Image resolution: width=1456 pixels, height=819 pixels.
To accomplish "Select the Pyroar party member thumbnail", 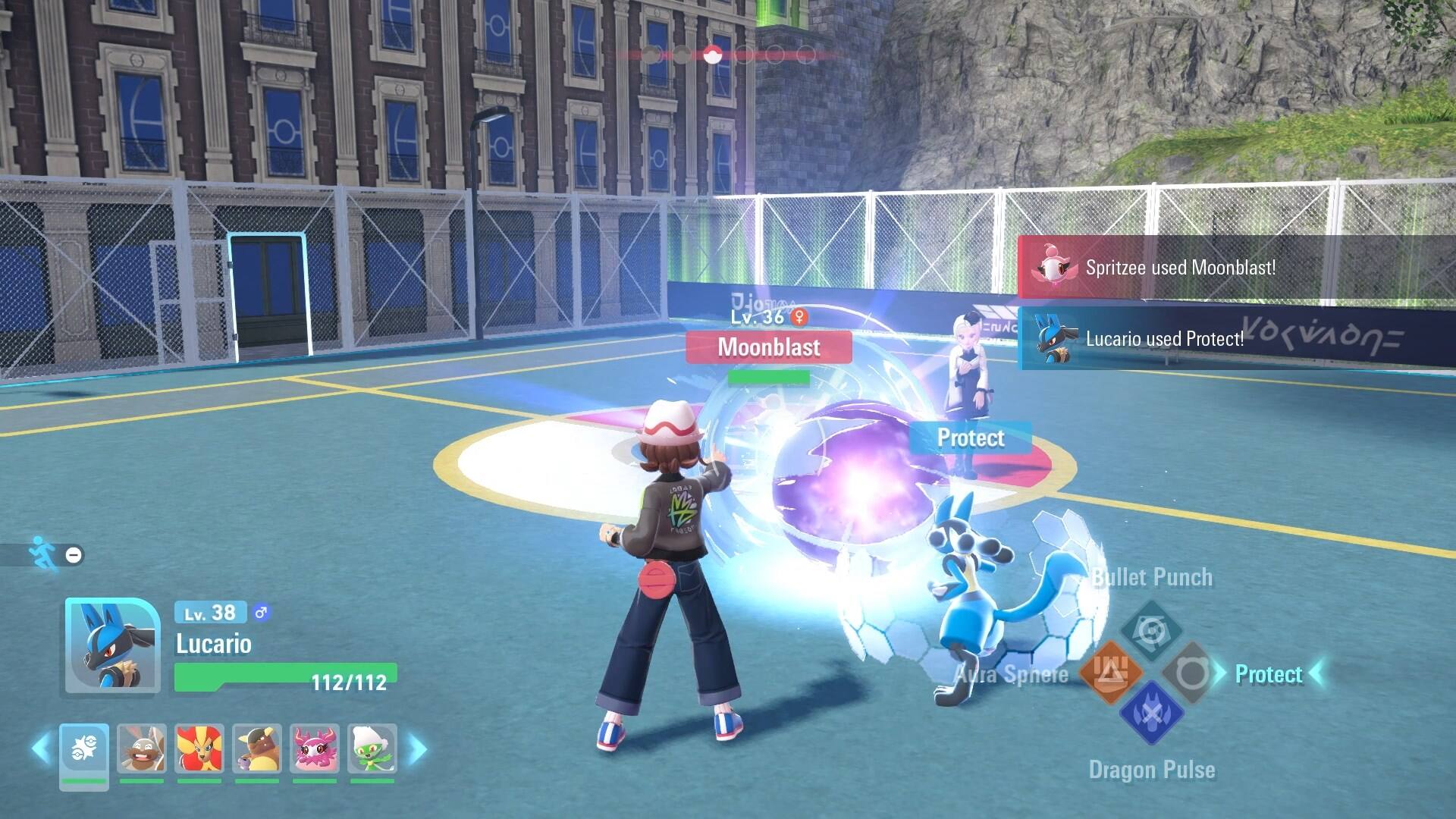I will coord(200,749).
